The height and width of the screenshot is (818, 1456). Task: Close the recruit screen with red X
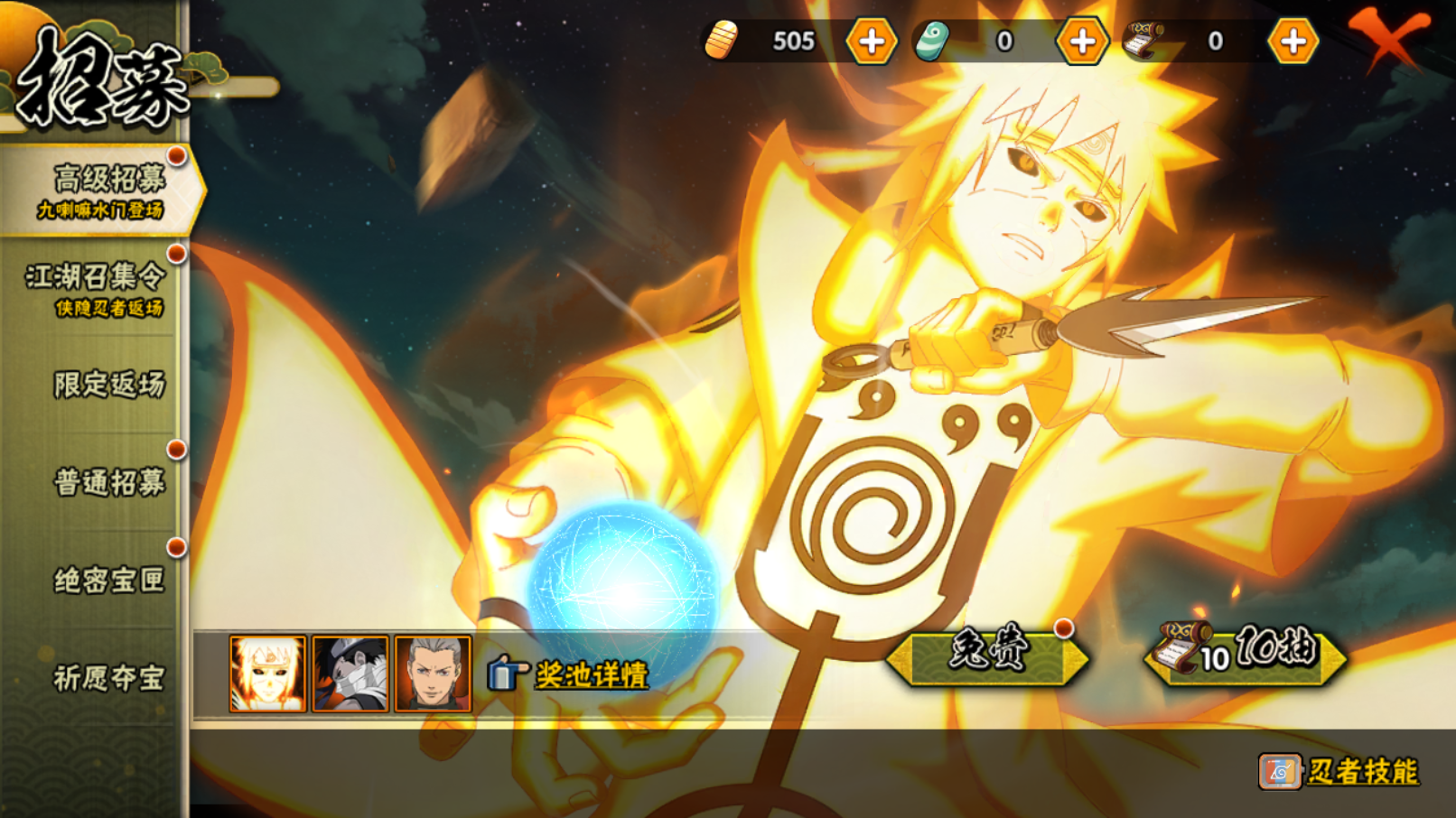click(x=1386, y=38)
